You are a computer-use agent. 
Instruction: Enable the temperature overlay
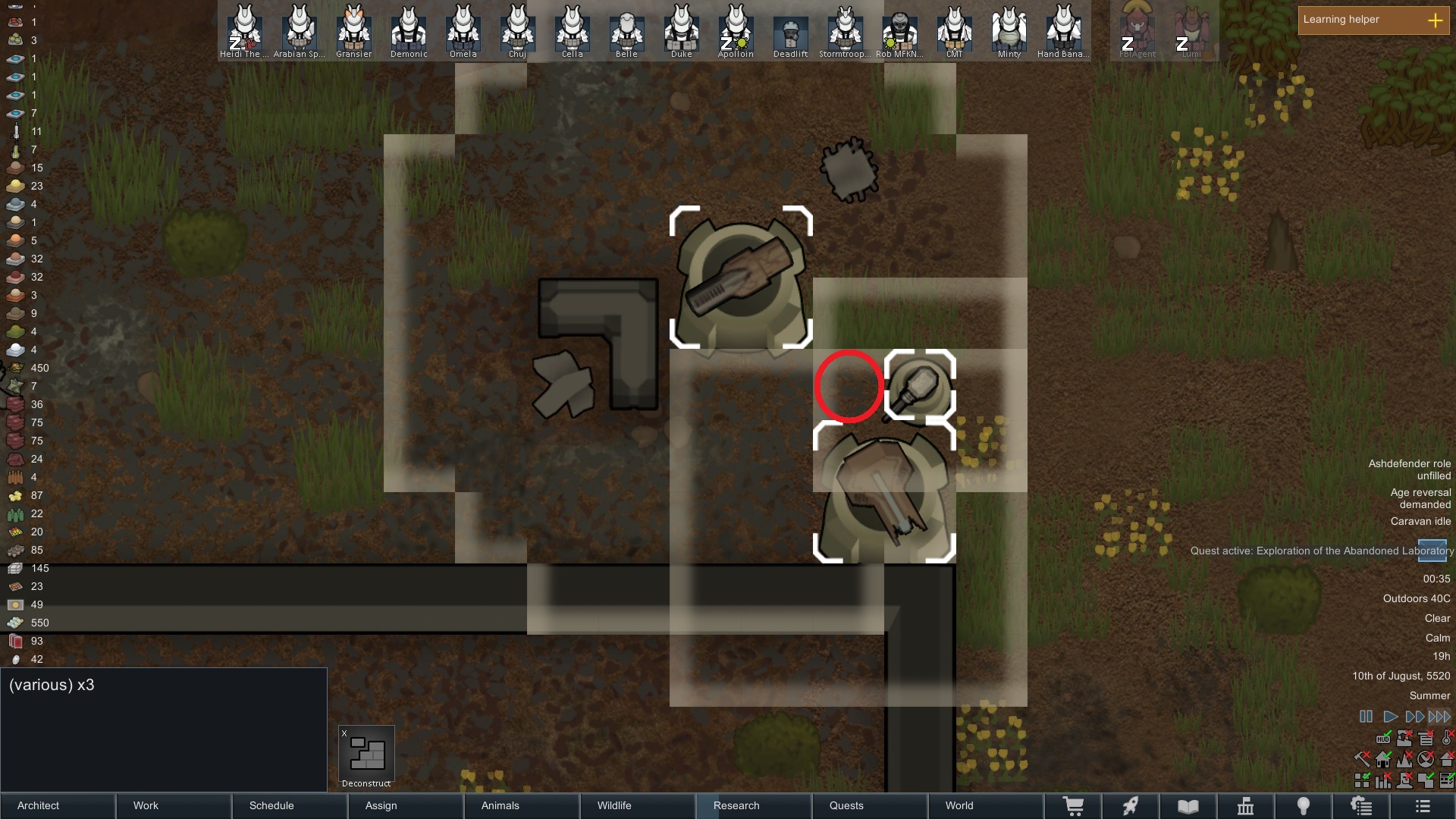[x=1447, y=739]
